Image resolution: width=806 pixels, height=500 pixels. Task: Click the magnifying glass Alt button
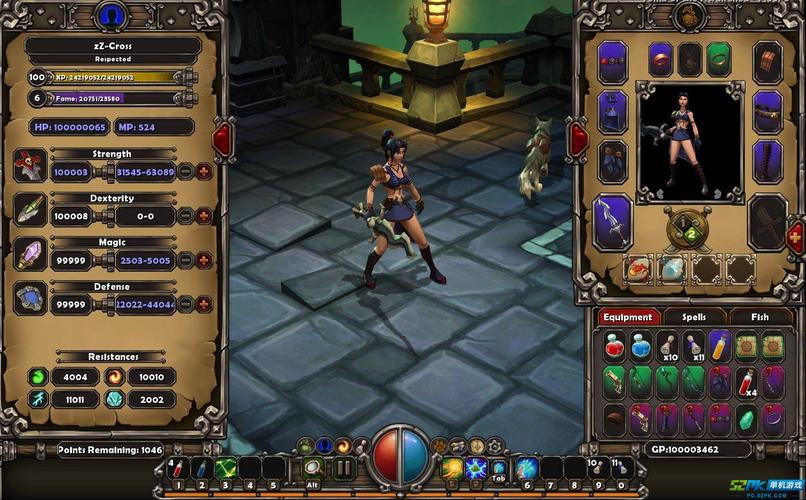(x=312, y=468)
